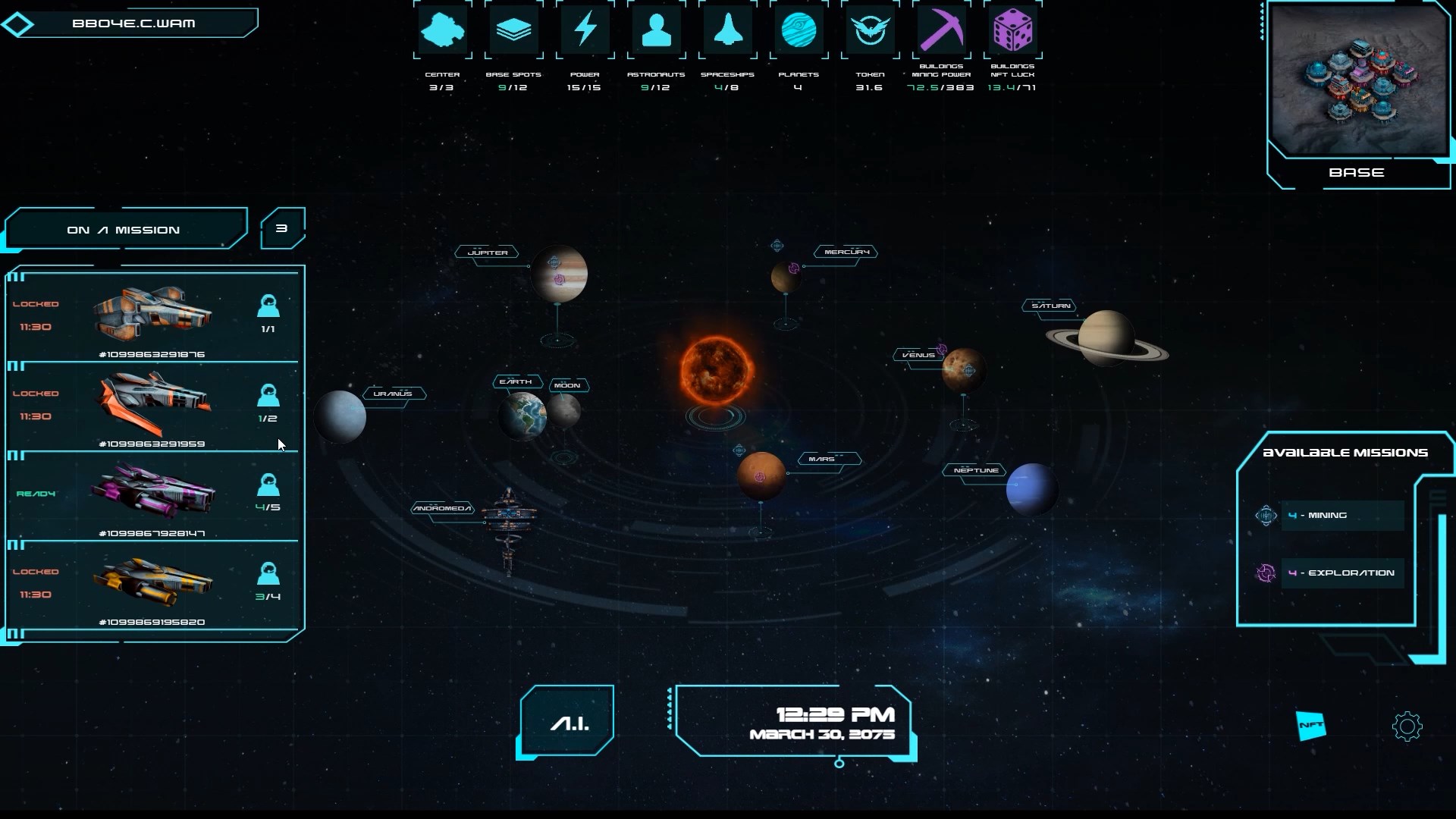The height and width of the screenshot is (819, 1456).
Task: Open the settings gear
Action: tap(1407, 726)
